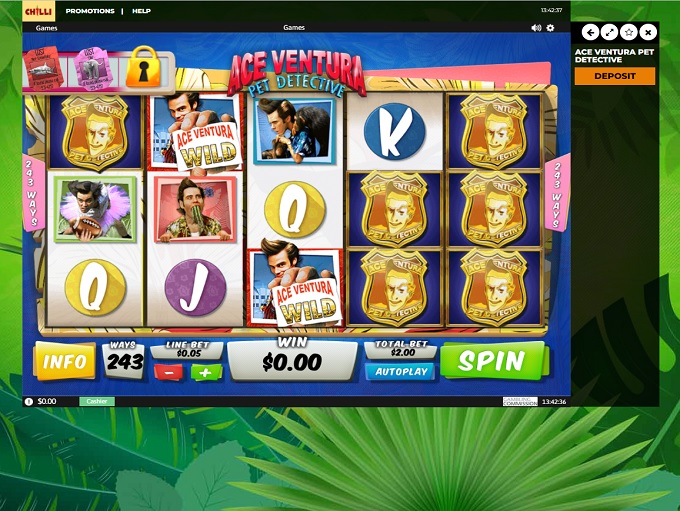Image resolution: width=680 pixels, height=511 pixels.
Task: Spin the slot reels
Action: click(x=493, y=361)
